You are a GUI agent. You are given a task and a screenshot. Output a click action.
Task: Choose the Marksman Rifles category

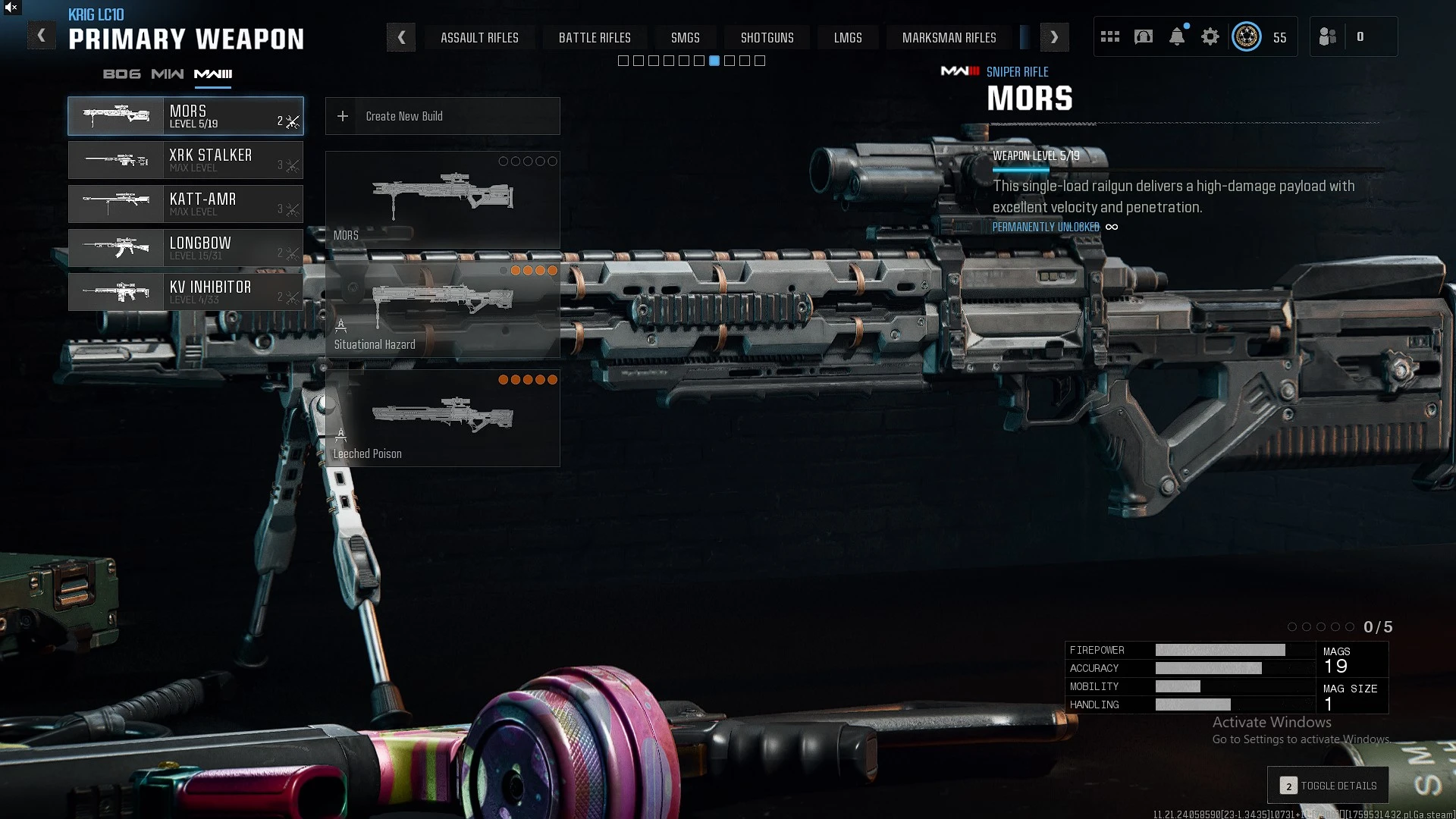pyautogui.click(x=949, y=37)
